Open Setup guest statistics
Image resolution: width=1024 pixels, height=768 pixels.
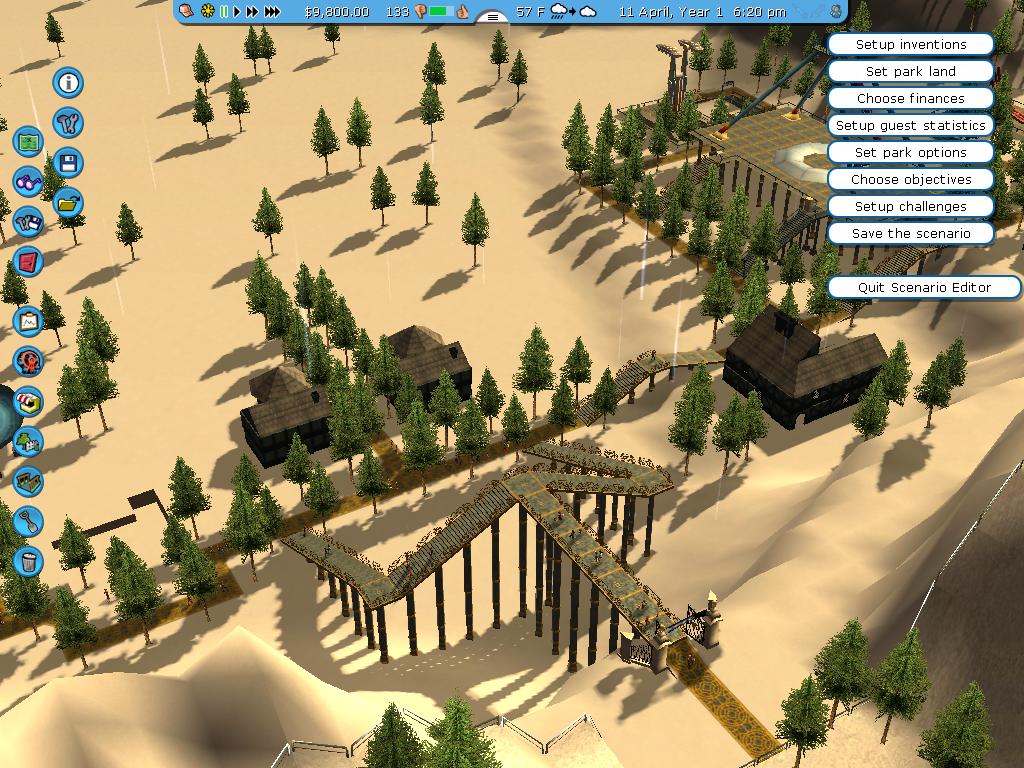910,125
